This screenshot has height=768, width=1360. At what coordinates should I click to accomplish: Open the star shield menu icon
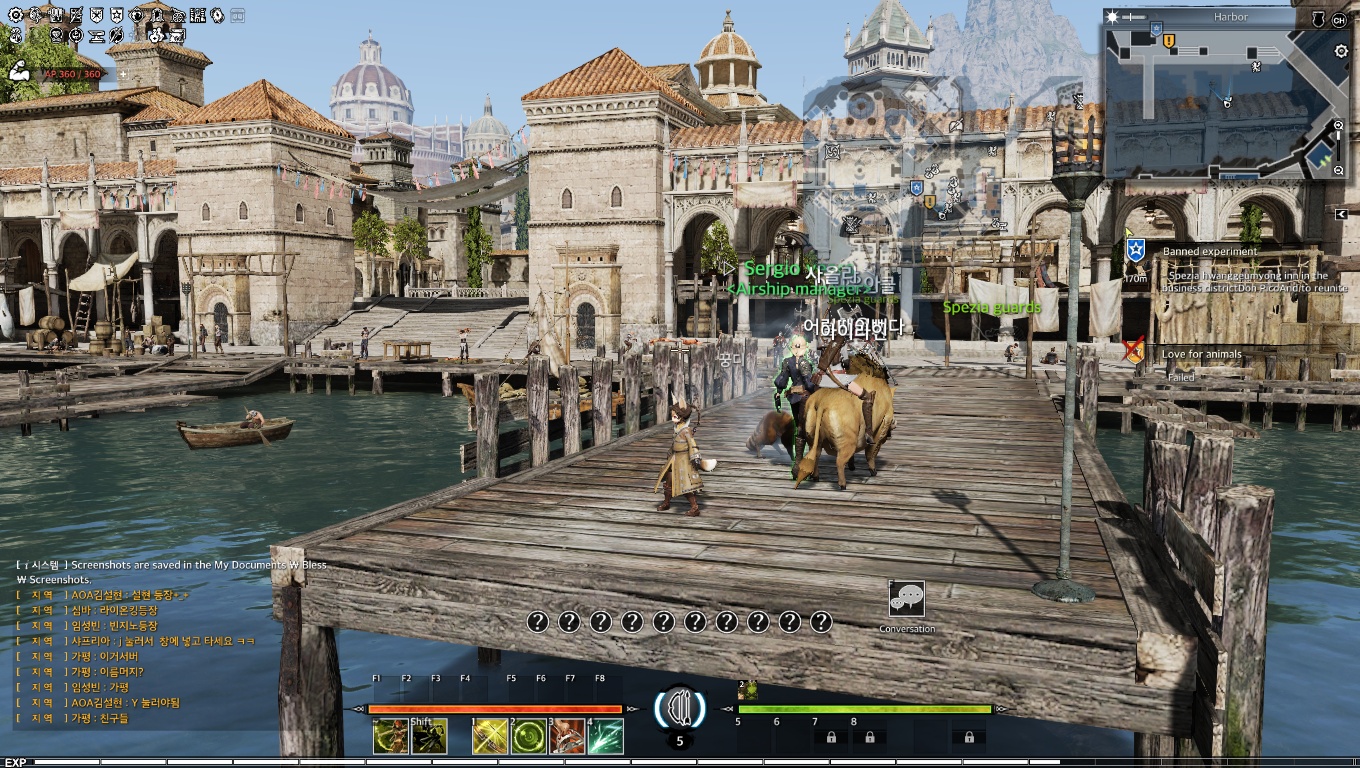[117, 16]
